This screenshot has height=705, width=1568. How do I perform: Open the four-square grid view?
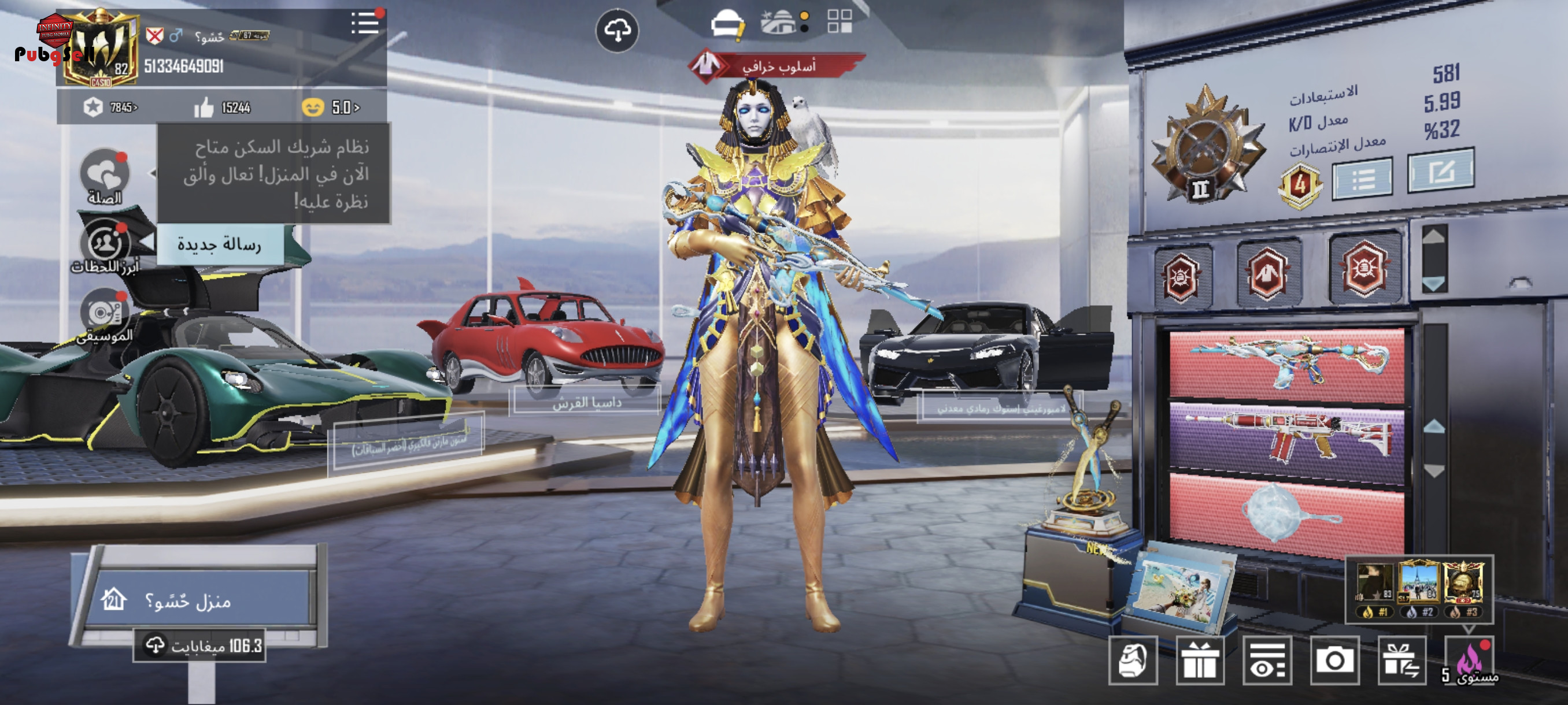840,21
